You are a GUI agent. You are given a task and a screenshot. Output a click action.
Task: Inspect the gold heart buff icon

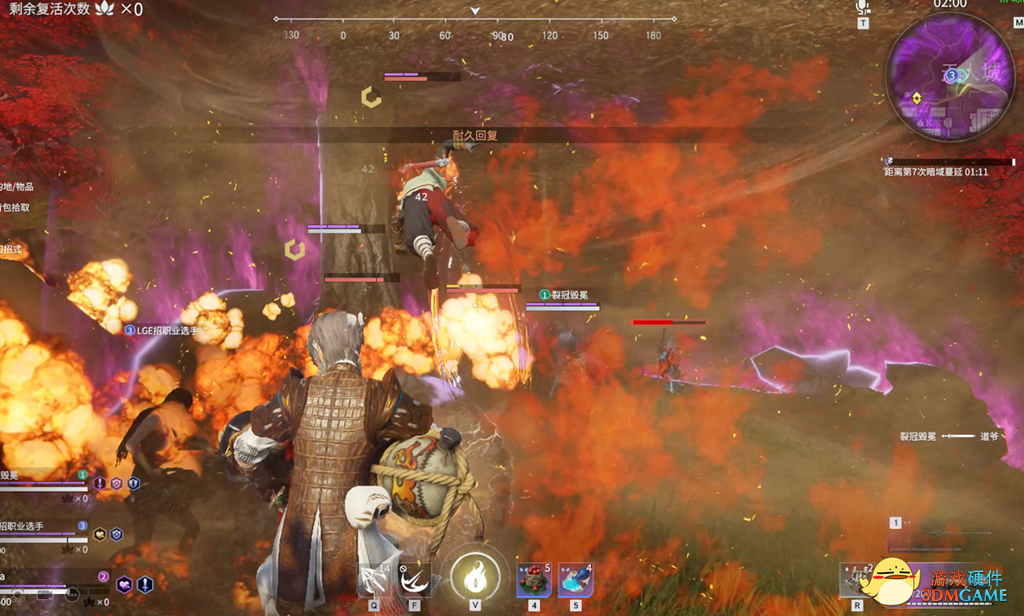[100, 535]
